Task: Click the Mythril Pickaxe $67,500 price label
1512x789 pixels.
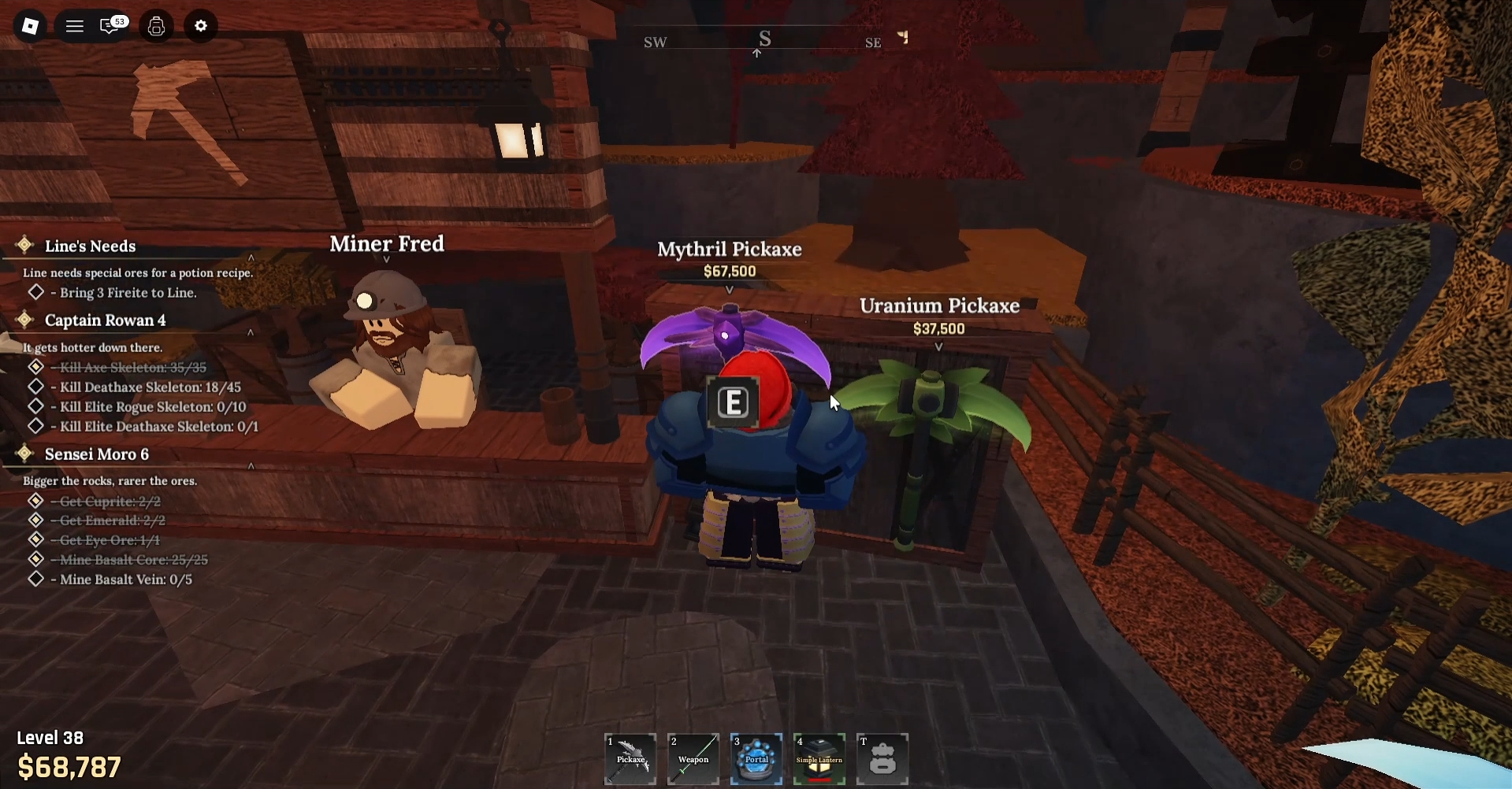Action: click(729, 271)
